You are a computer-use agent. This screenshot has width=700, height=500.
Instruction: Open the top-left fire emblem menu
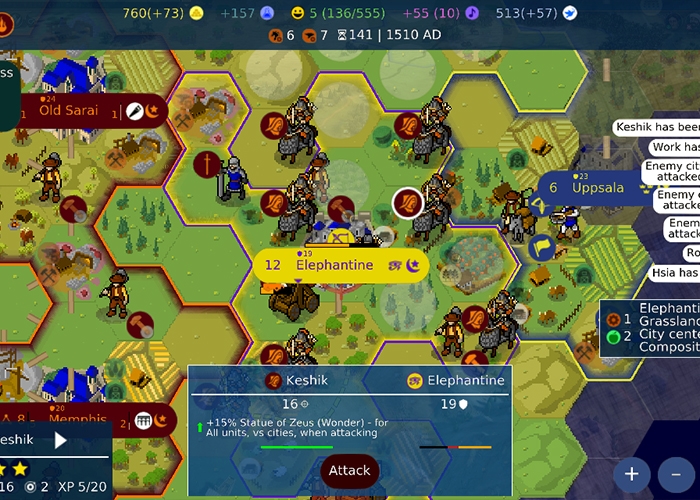click(x=7, y=25)
